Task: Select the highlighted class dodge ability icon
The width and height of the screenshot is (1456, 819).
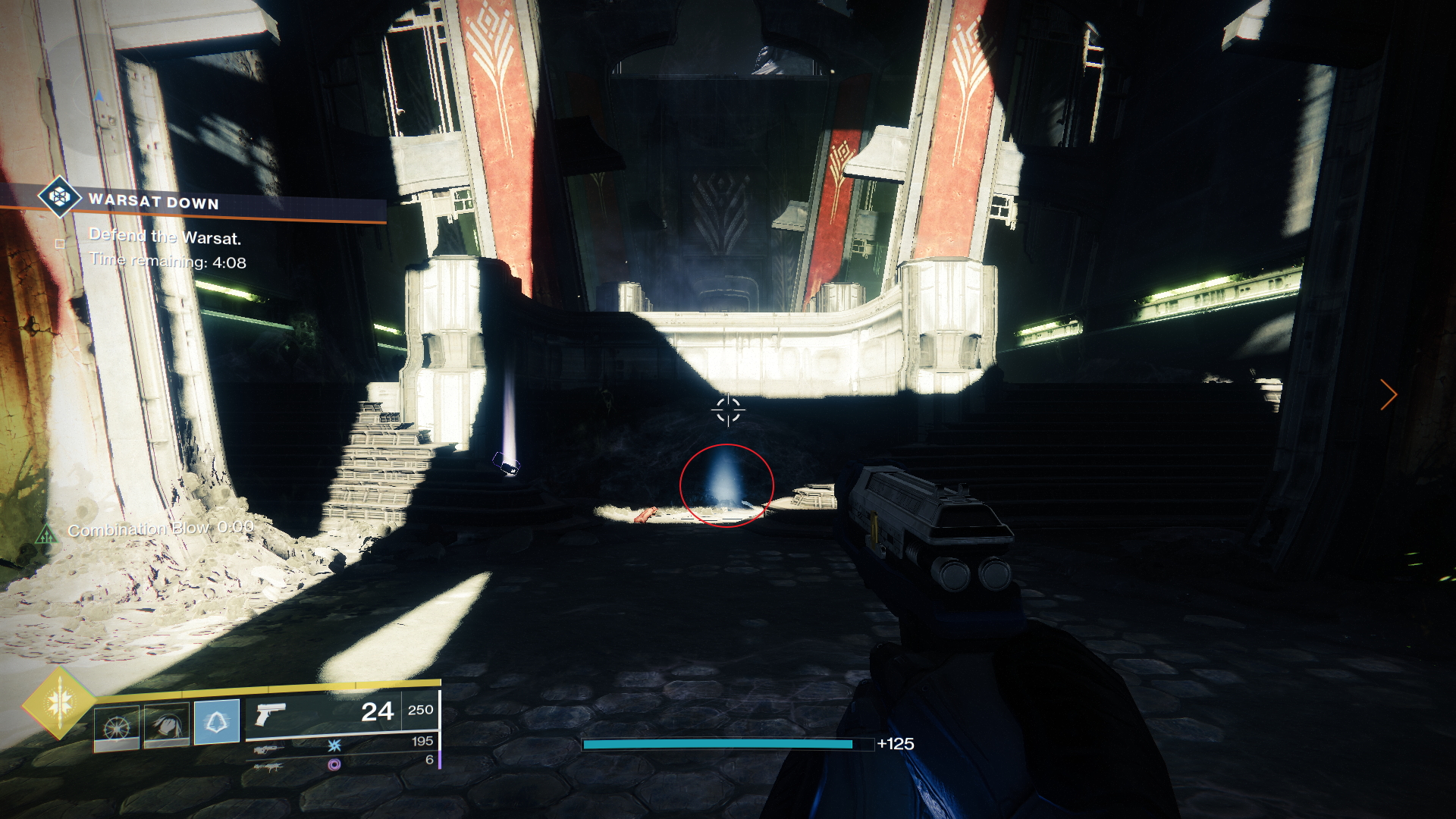Action: 217,723
